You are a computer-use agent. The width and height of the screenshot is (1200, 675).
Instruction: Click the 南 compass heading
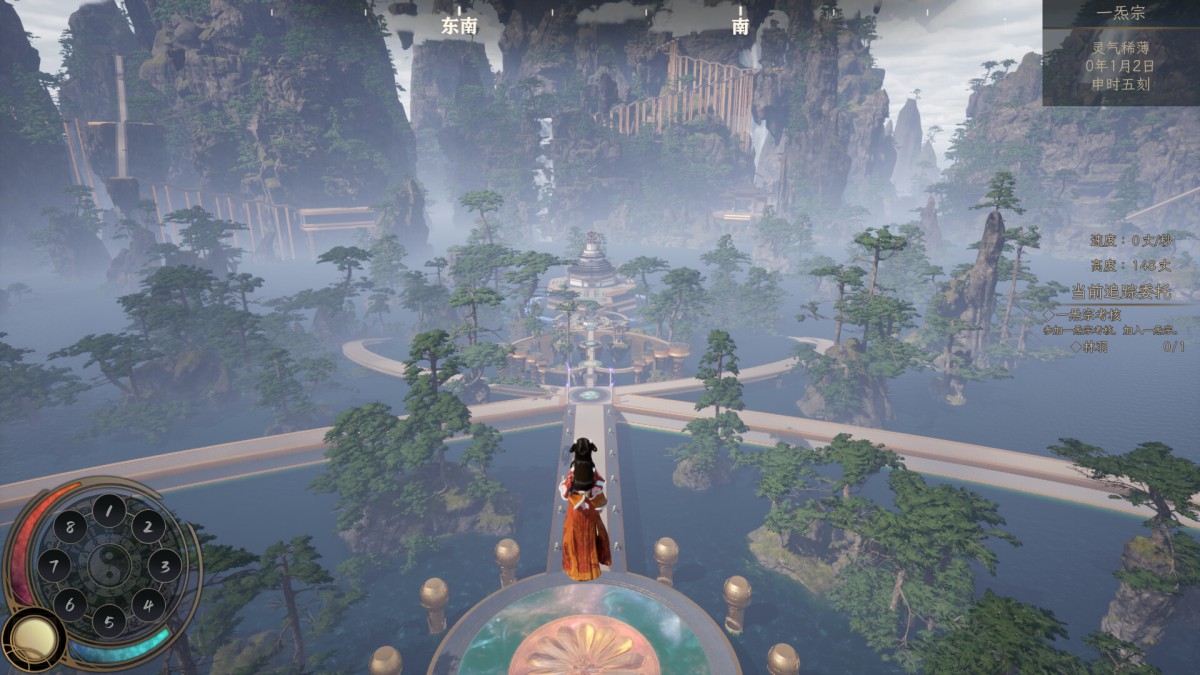tap(740, 27)
